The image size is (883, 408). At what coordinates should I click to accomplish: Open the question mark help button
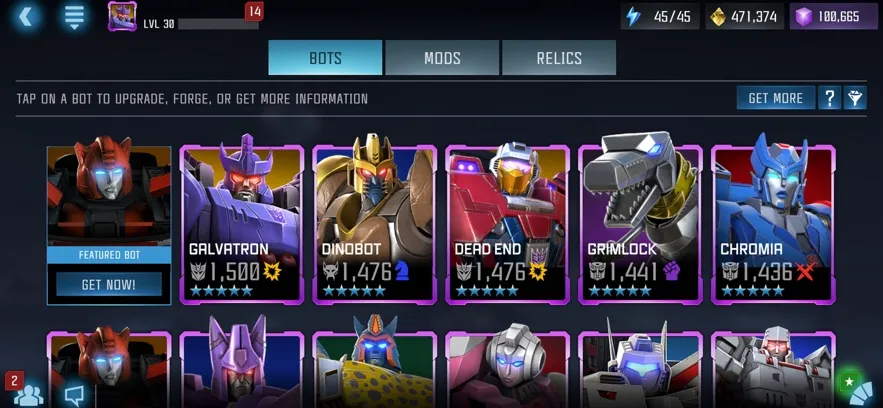[829, 98]
